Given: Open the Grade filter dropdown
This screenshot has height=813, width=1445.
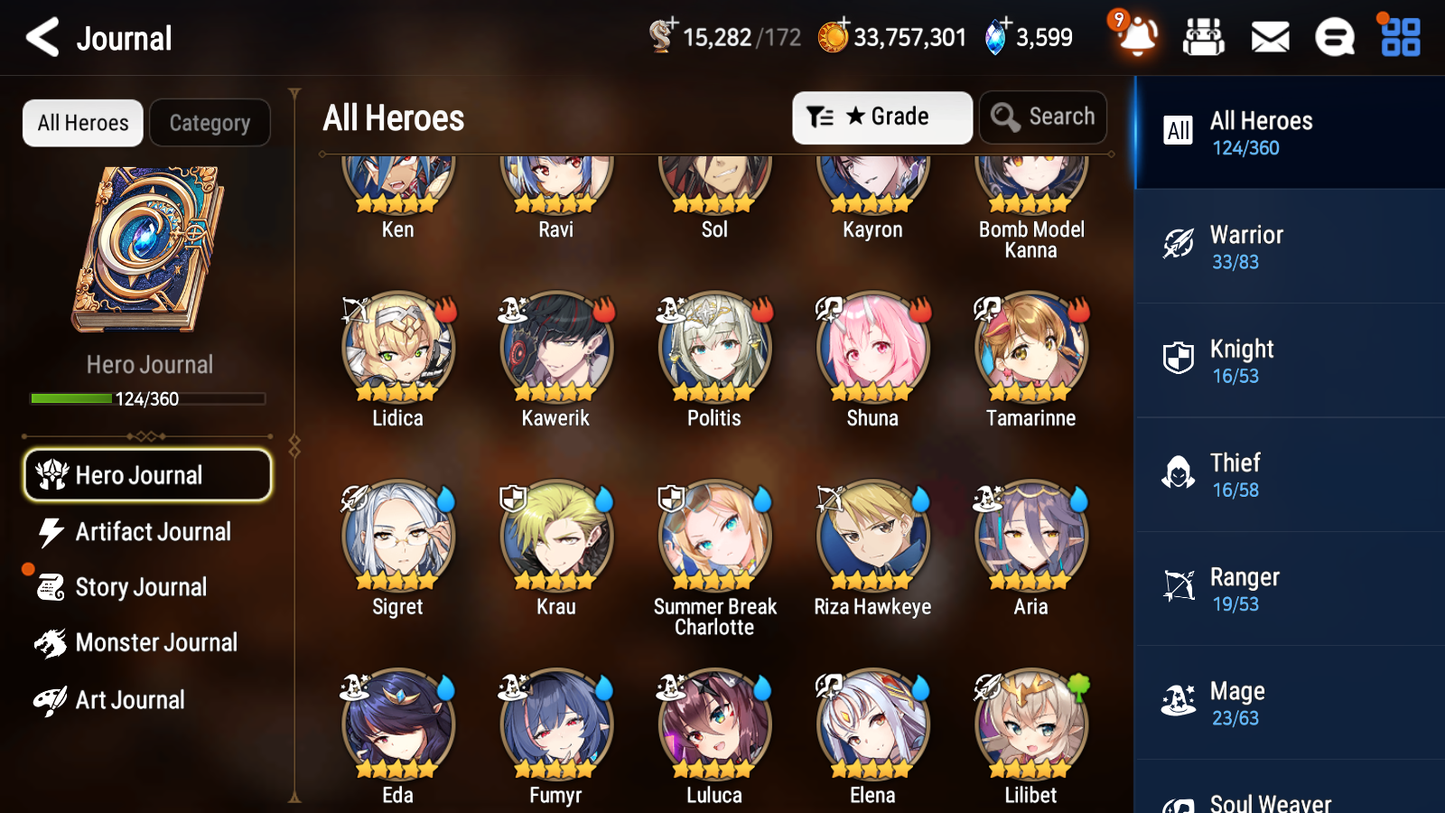Looking at the screenshot, I should (882, 117).
